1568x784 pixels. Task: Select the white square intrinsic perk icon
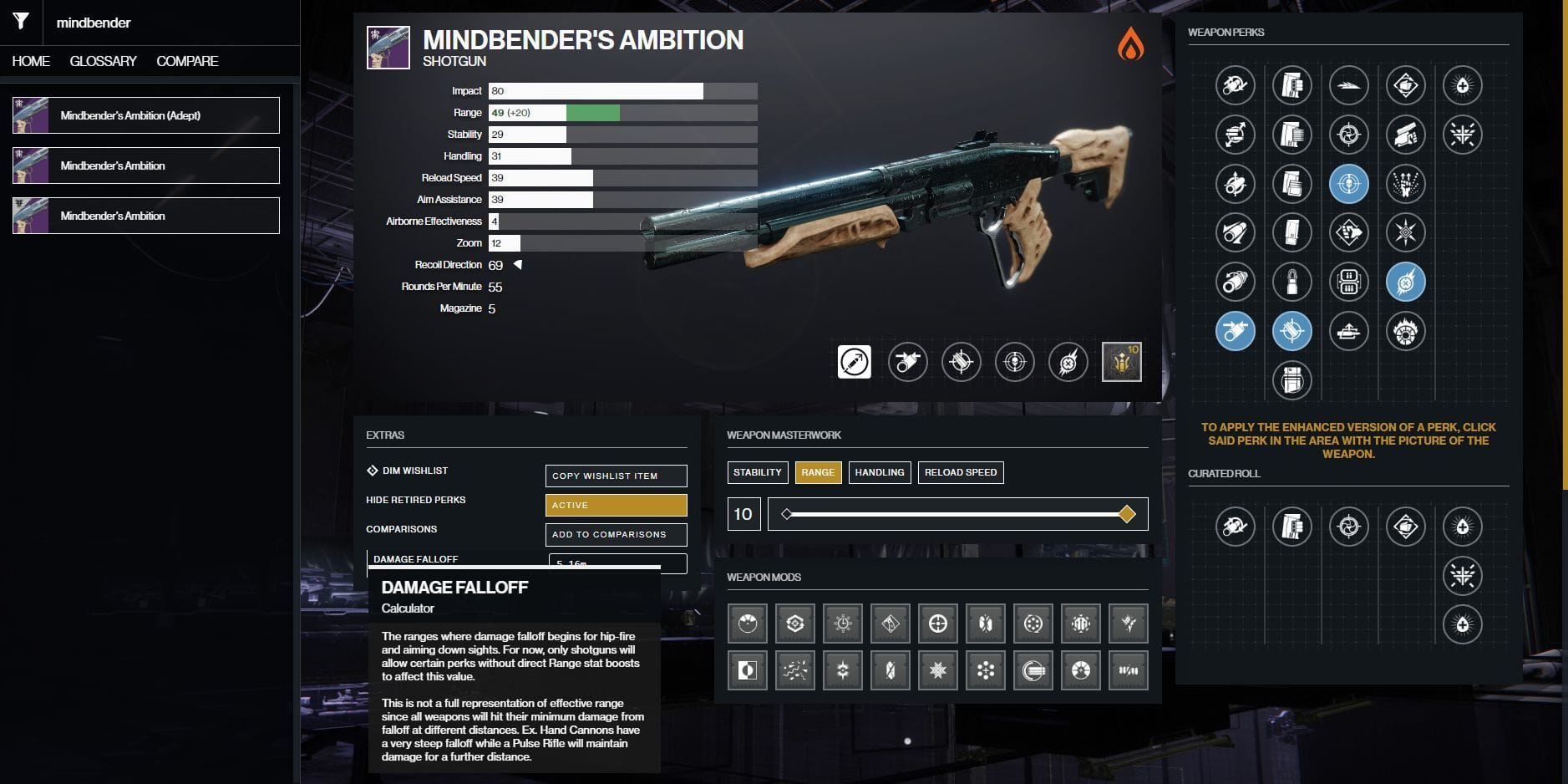tap(854, 362)
